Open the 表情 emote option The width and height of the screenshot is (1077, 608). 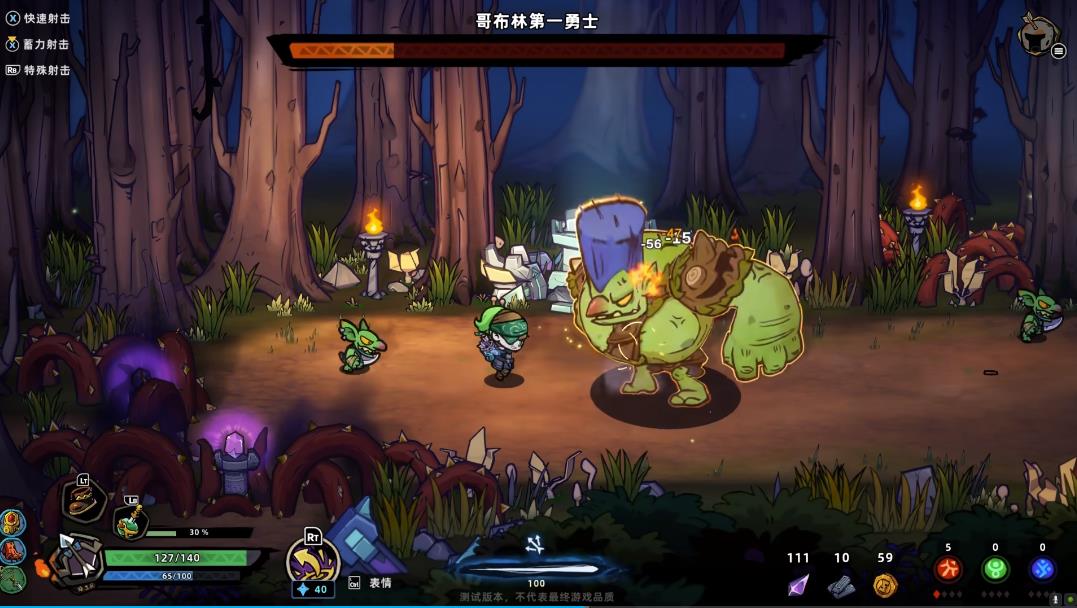tap(380, 583)
